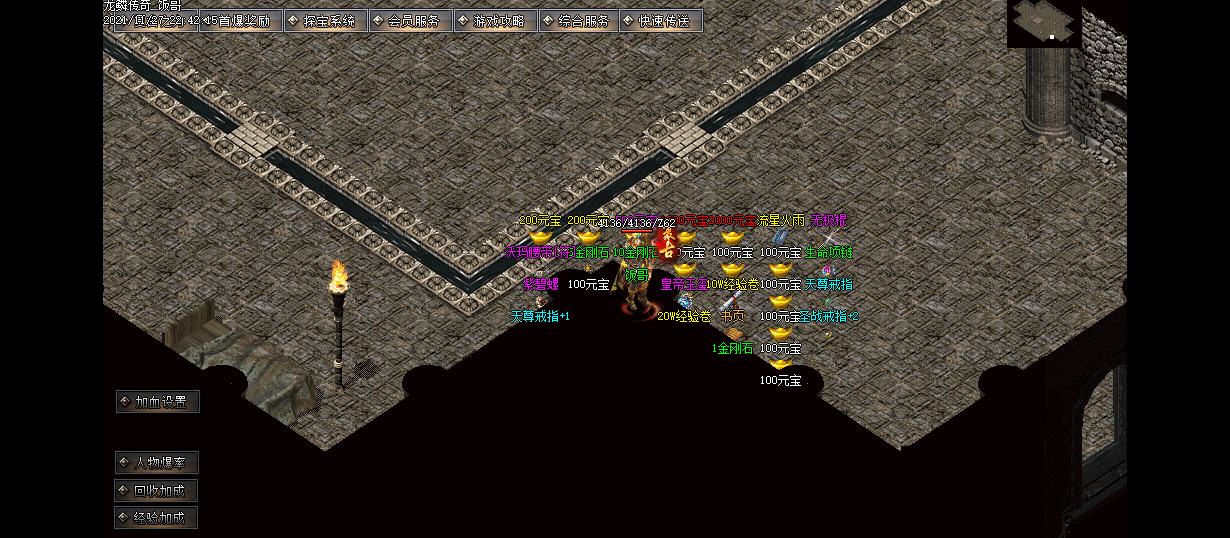Check the 经验加成 experience bonus
Screen dimensions: 1230x538
click(x=157, y=518)
